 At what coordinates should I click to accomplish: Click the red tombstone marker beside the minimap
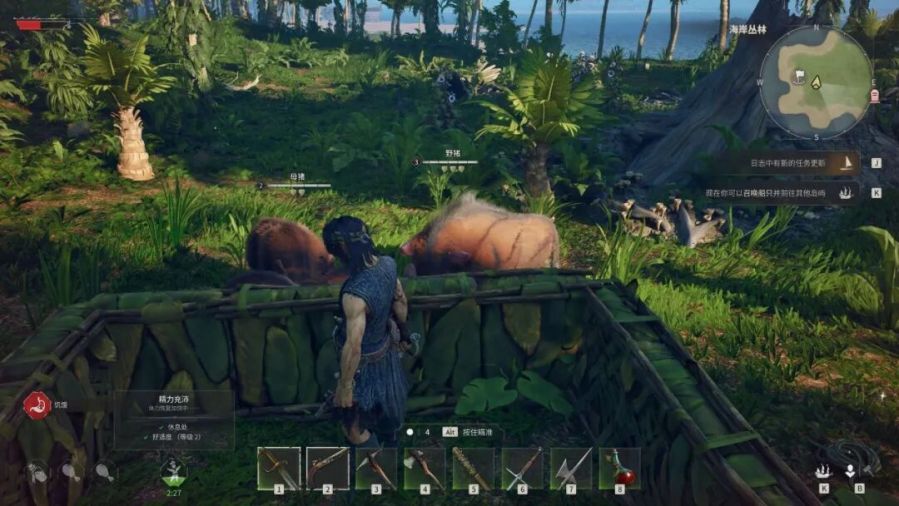[x=876, y=96]
